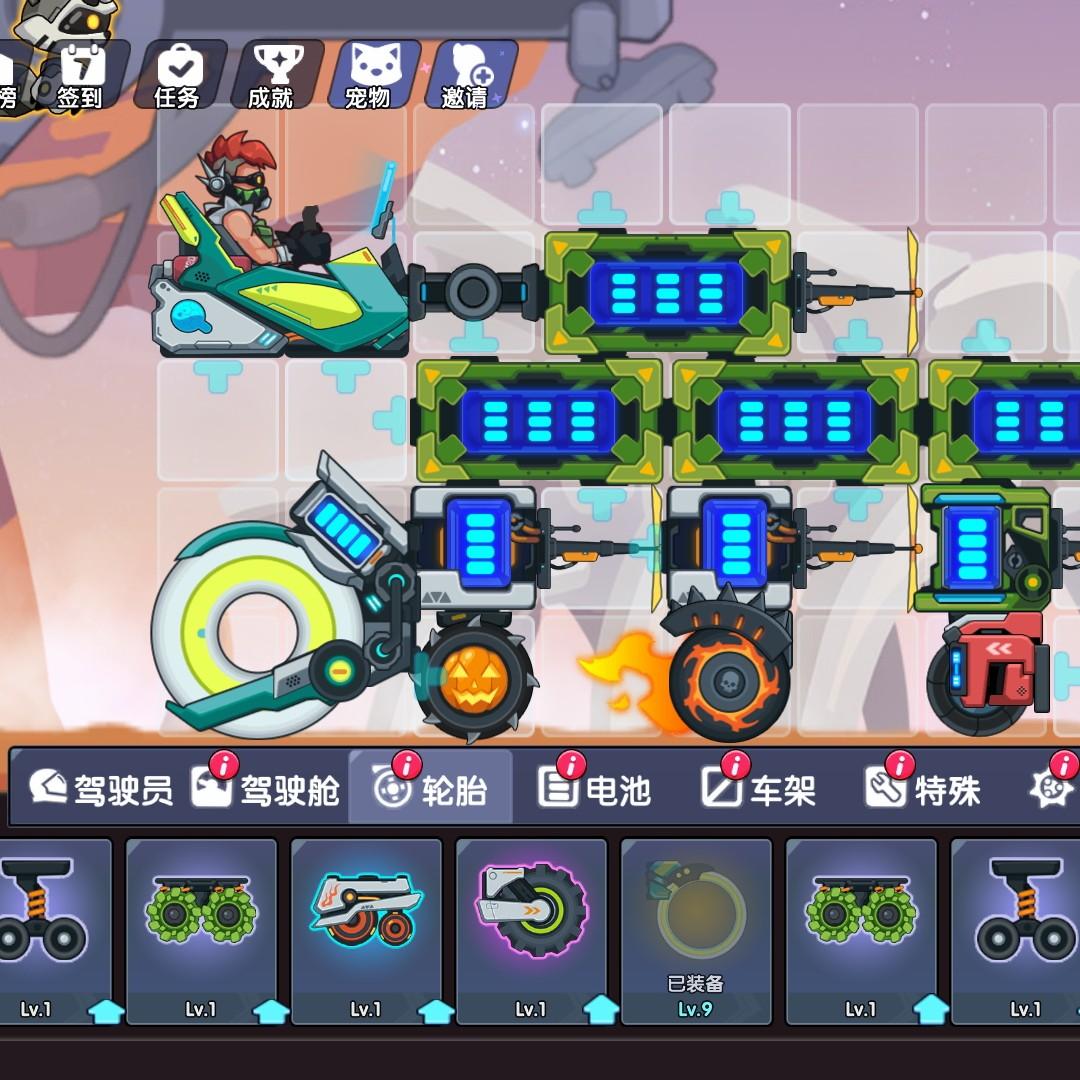Switch to the 驾驶舱 cockpit tab
The width and height of the screenshot is (1080, 1080).
[x=266, y=789]
